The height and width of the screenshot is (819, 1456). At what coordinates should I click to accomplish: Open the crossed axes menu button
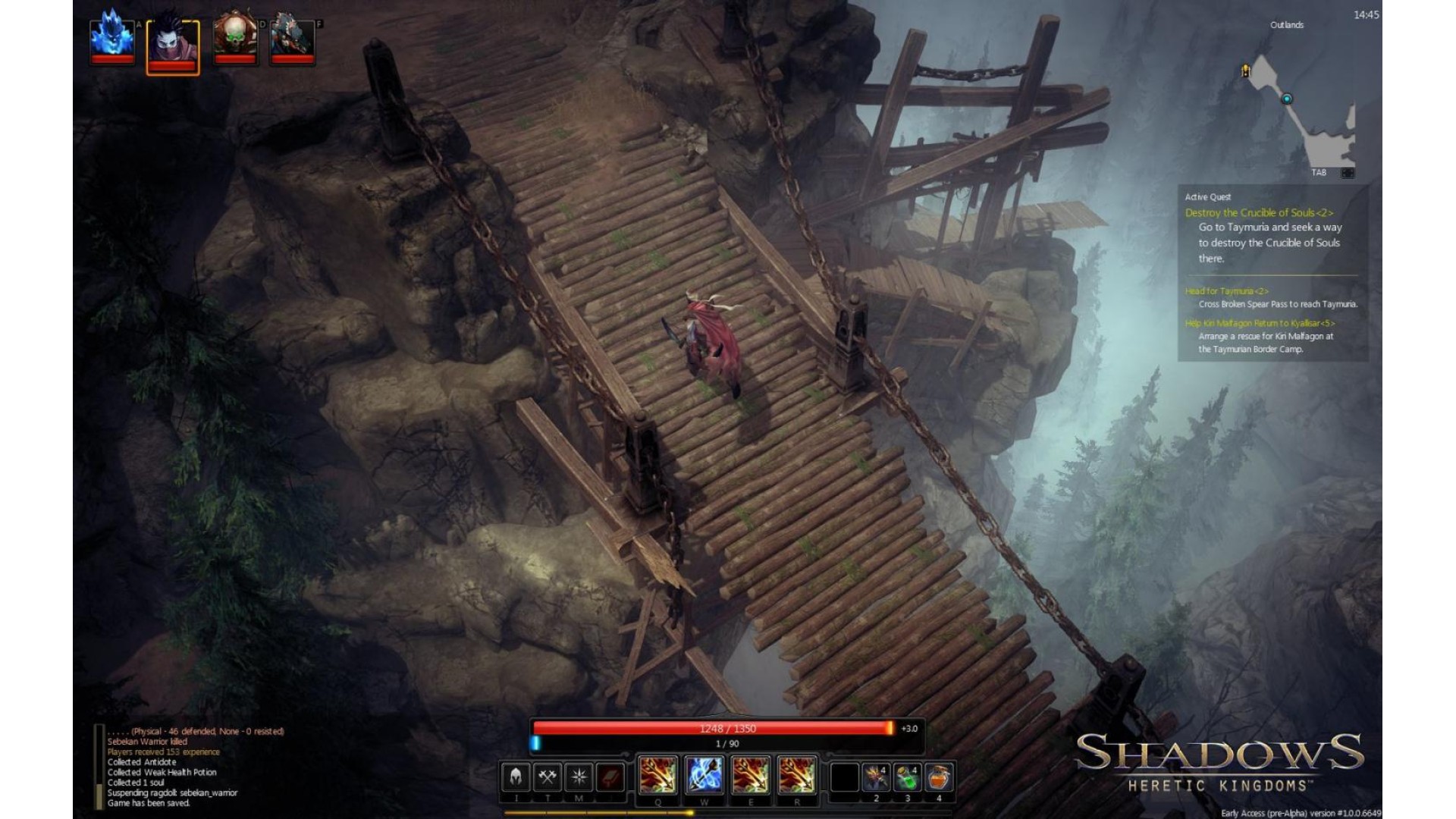[x=548, y=777]
